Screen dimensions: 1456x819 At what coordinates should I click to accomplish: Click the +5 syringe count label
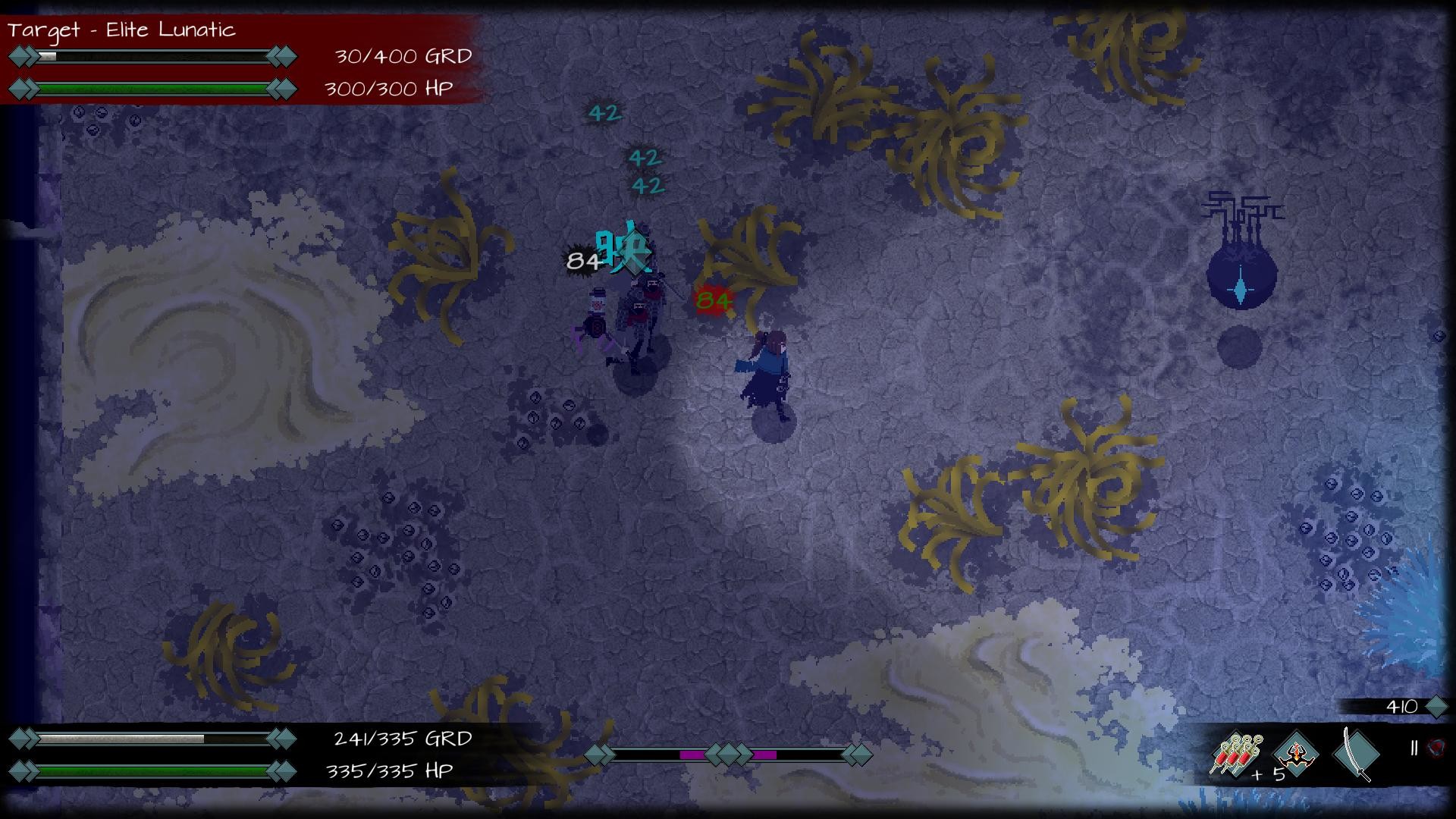click(x=1269, y=774)
